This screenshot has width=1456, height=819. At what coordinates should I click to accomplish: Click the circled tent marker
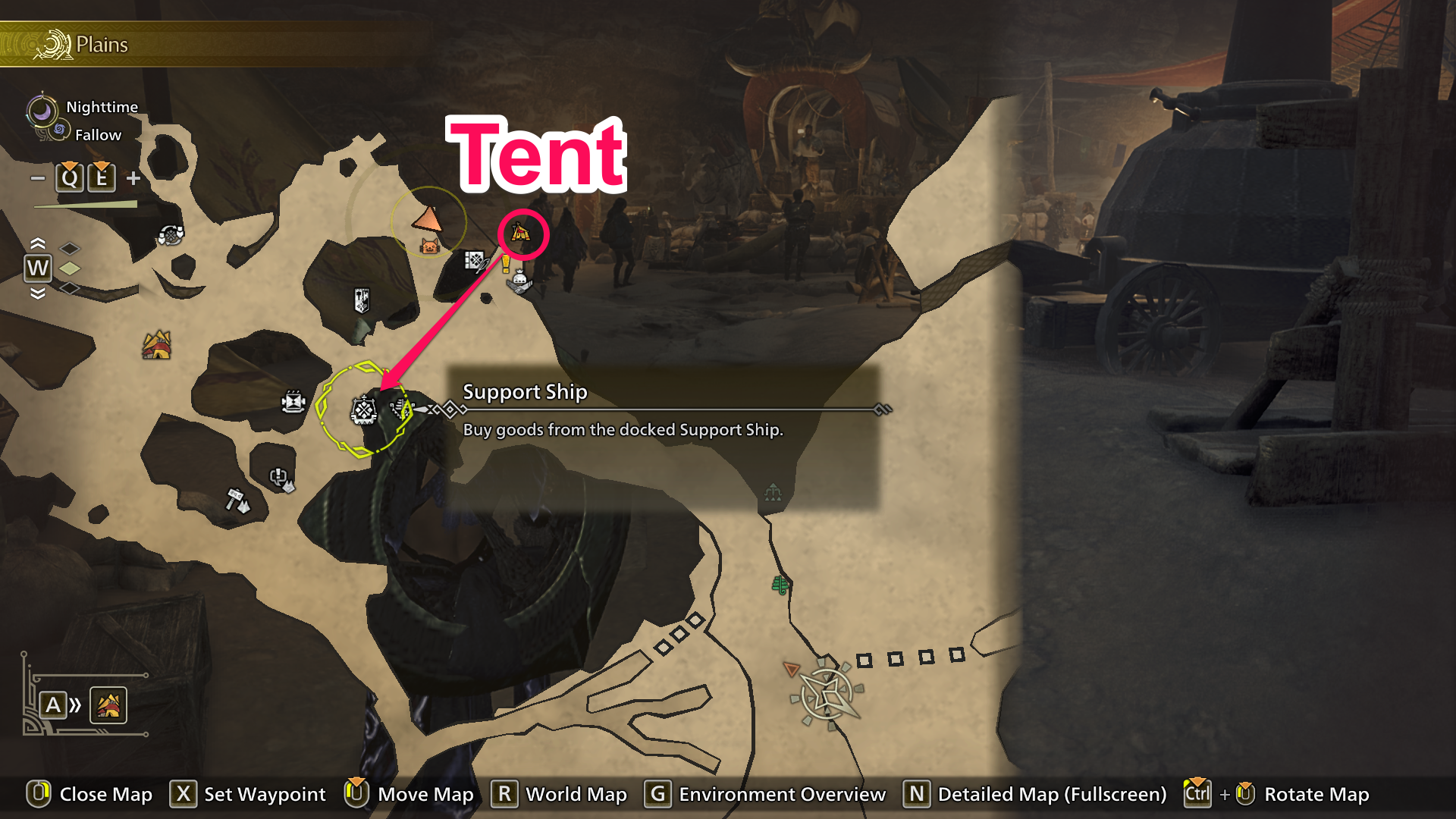521,234
